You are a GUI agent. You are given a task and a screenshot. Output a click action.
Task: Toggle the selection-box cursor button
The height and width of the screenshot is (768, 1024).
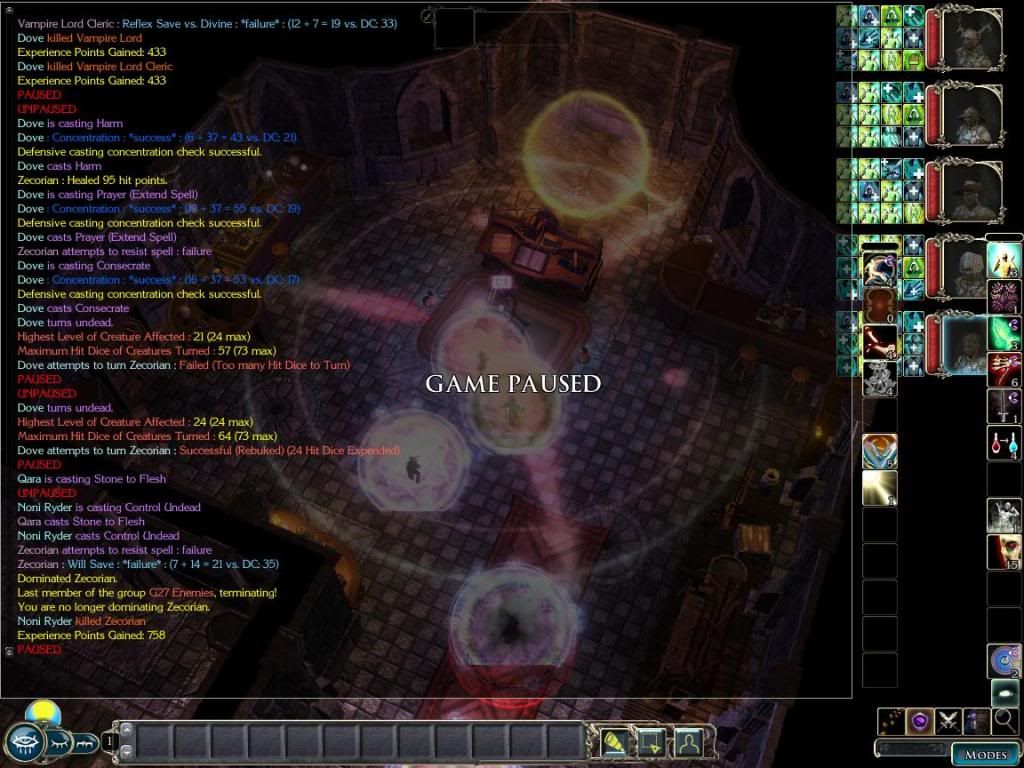[650, 742]
